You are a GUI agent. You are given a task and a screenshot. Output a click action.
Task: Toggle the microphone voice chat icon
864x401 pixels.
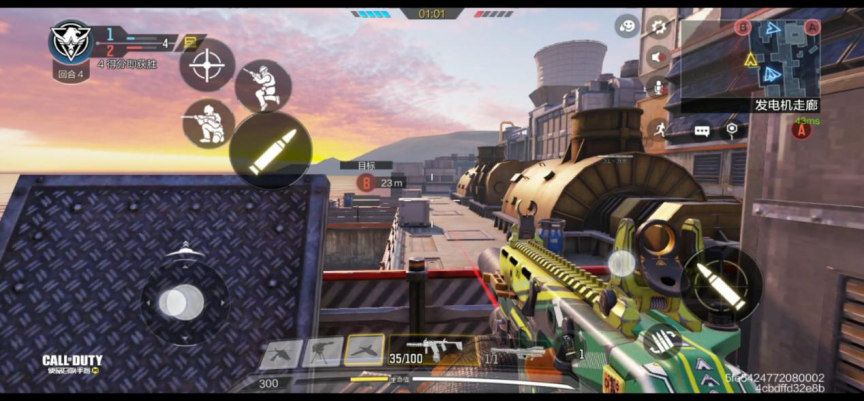click(x=658, y=87)
